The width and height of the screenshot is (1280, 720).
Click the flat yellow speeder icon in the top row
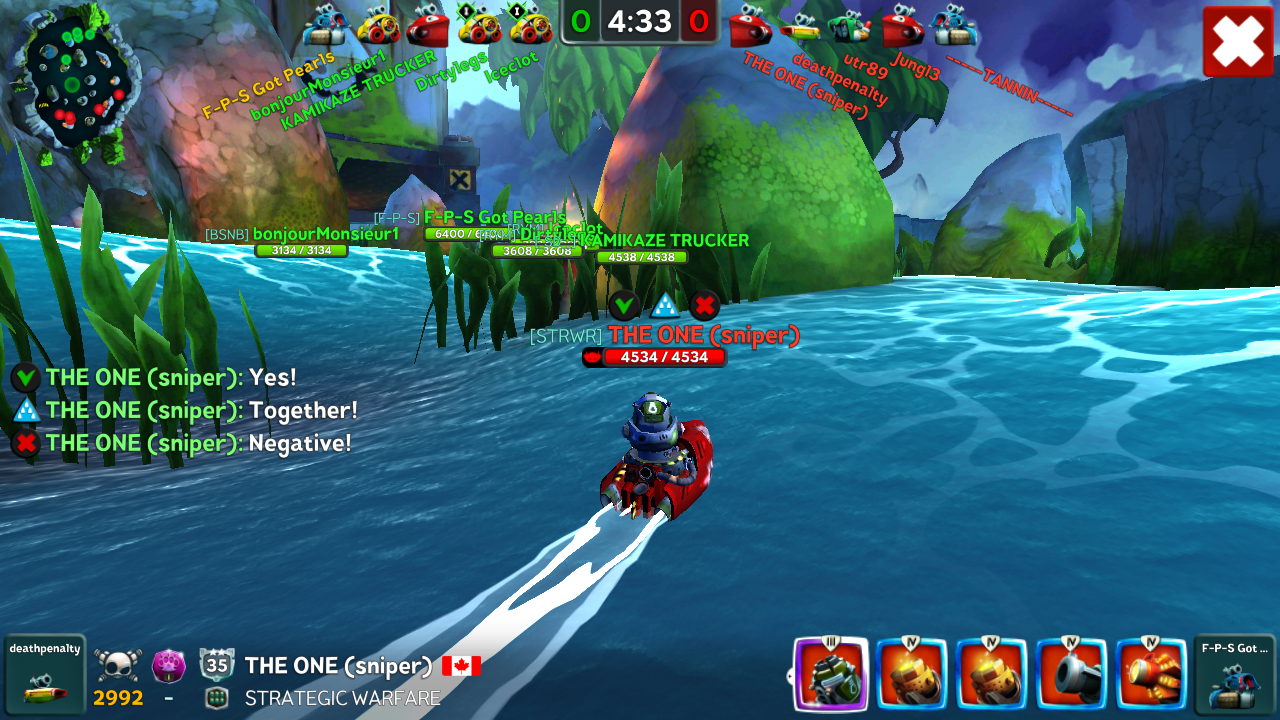800,30
